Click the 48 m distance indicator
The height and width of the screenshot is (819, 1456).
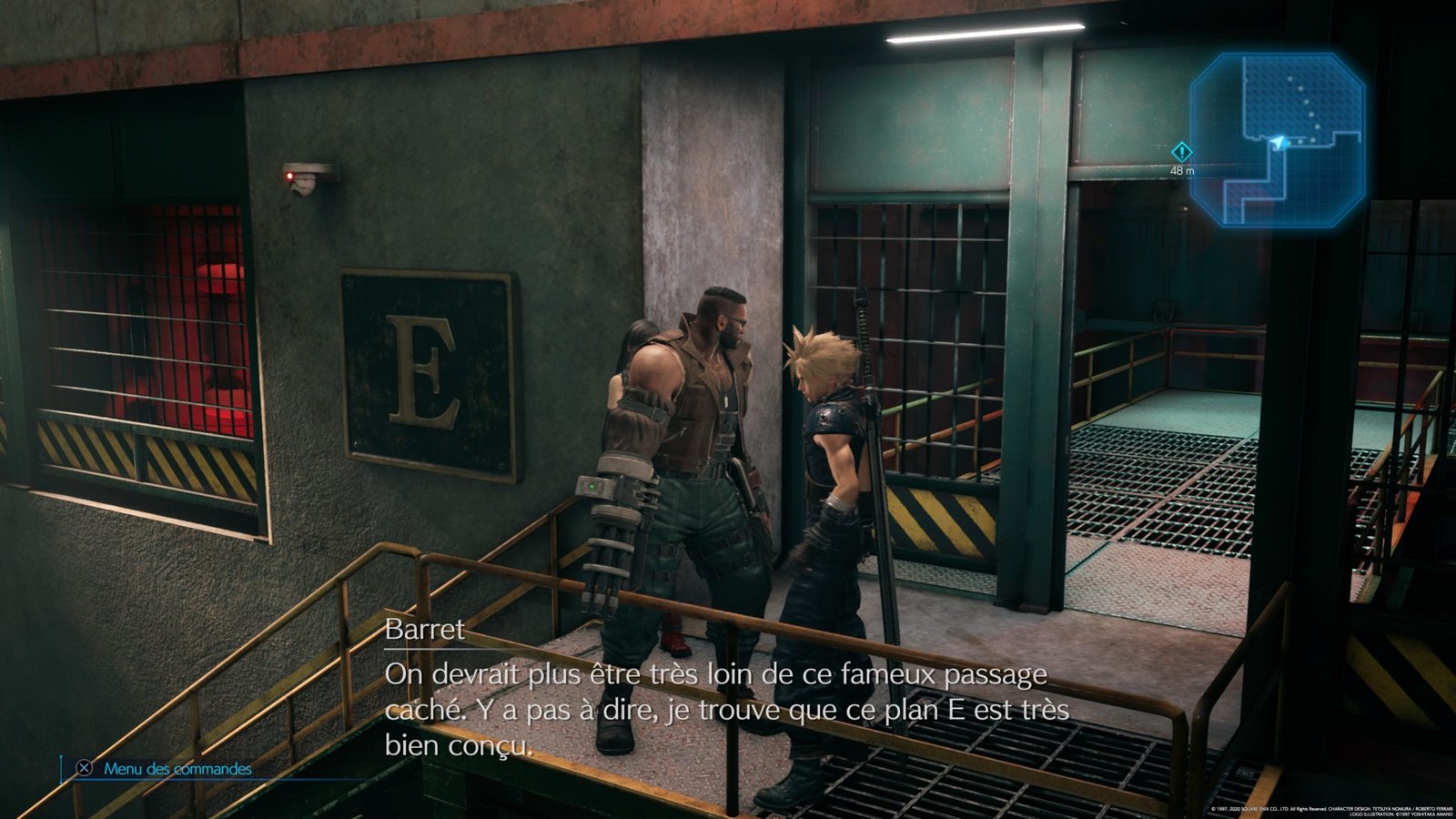(1182, 170)
